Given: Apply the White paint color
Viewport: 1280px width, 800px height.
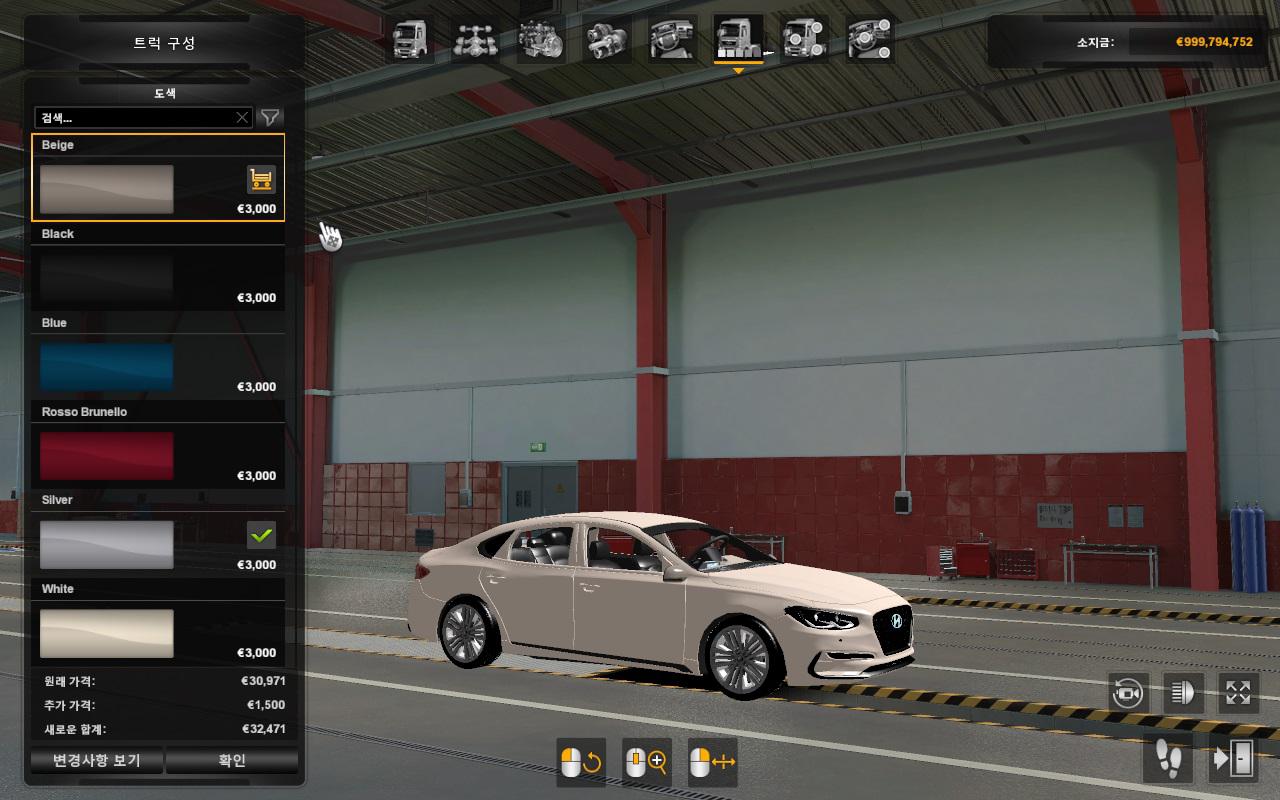Looking at the screenshot, I should click(x=107, y=633).
